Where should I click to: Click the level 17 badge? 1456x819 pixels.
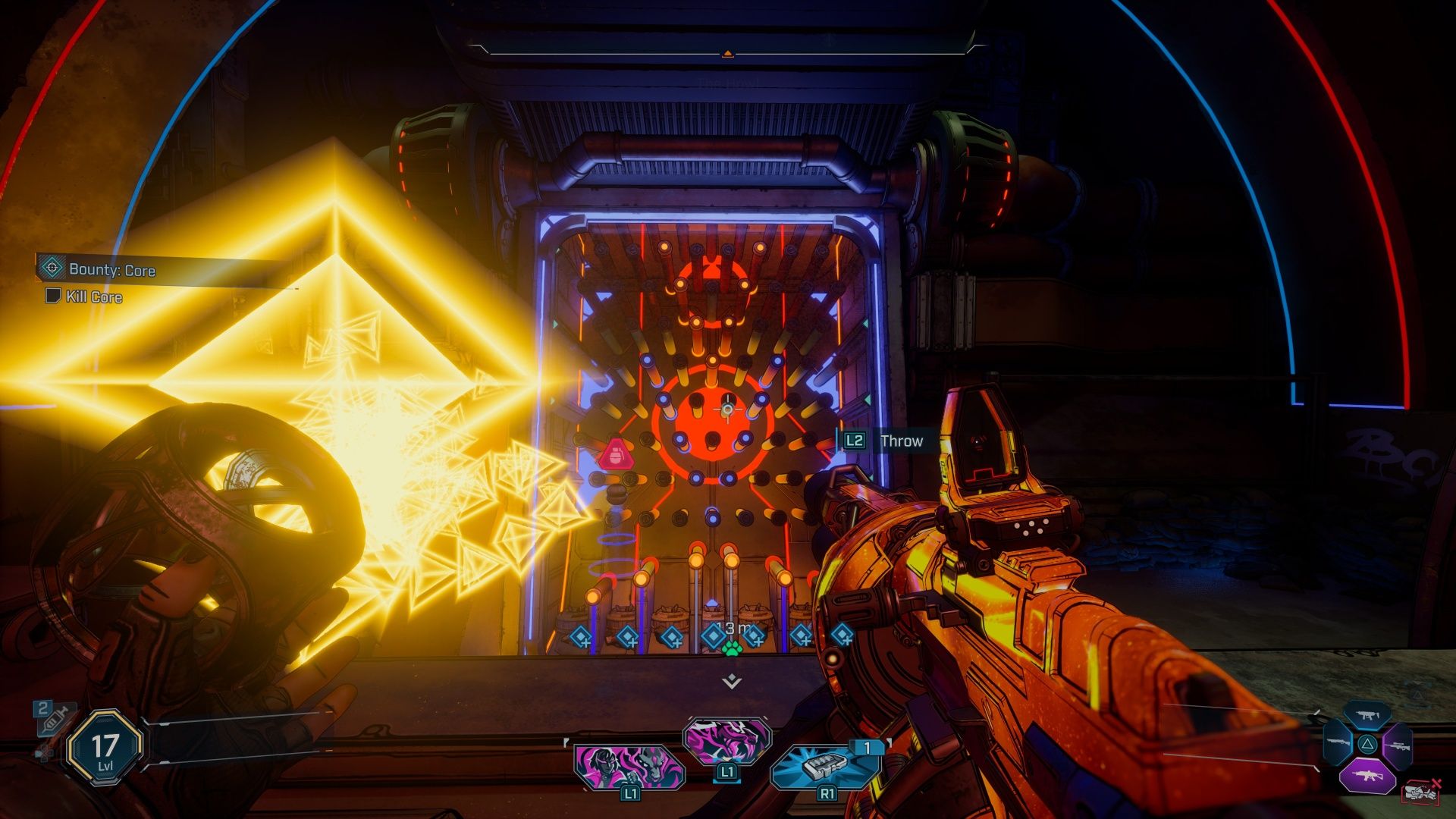104,748
